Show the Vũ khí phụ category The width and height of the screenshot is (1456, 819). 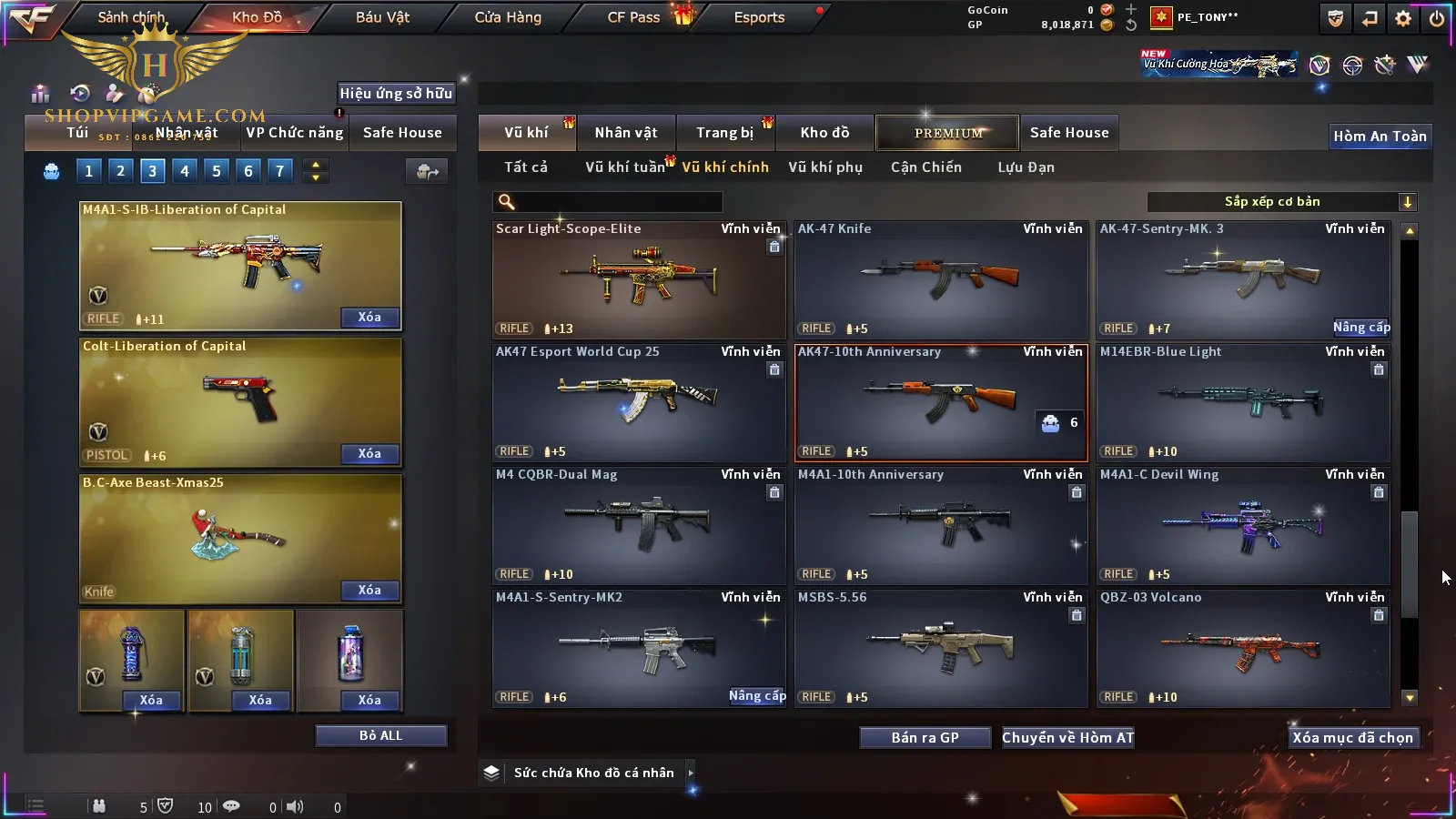(824, 167)
